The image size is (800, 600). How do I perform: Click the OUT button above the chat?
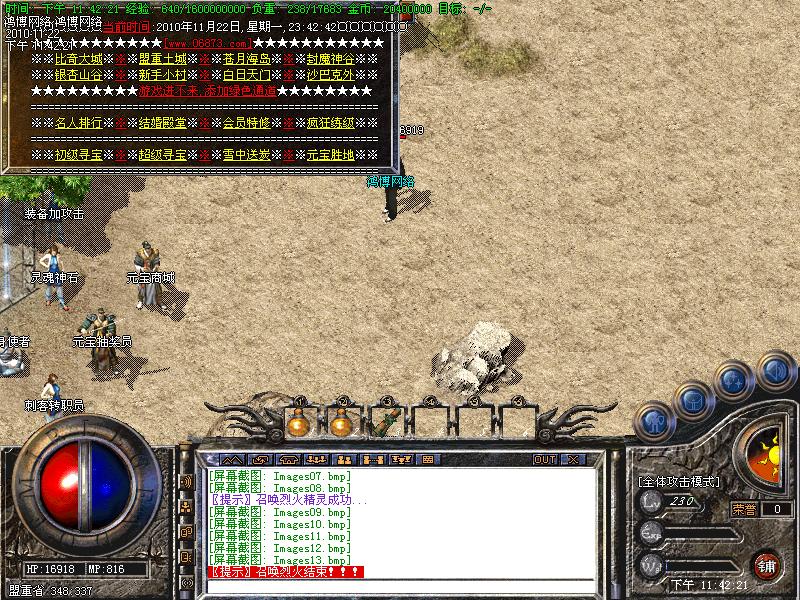(x=545, y=460)
